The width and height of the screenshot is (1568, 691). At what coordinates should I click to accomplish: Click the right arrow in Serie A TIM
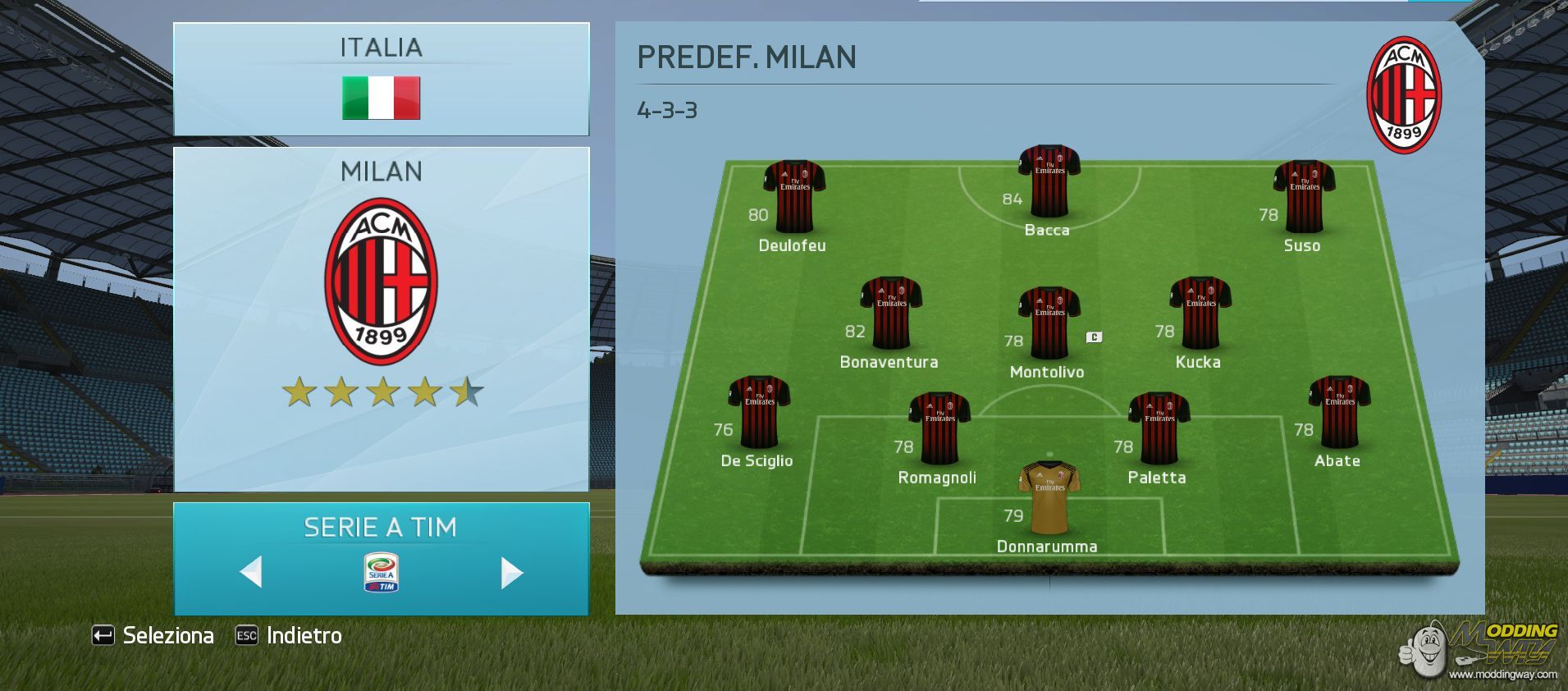point(511,572)
